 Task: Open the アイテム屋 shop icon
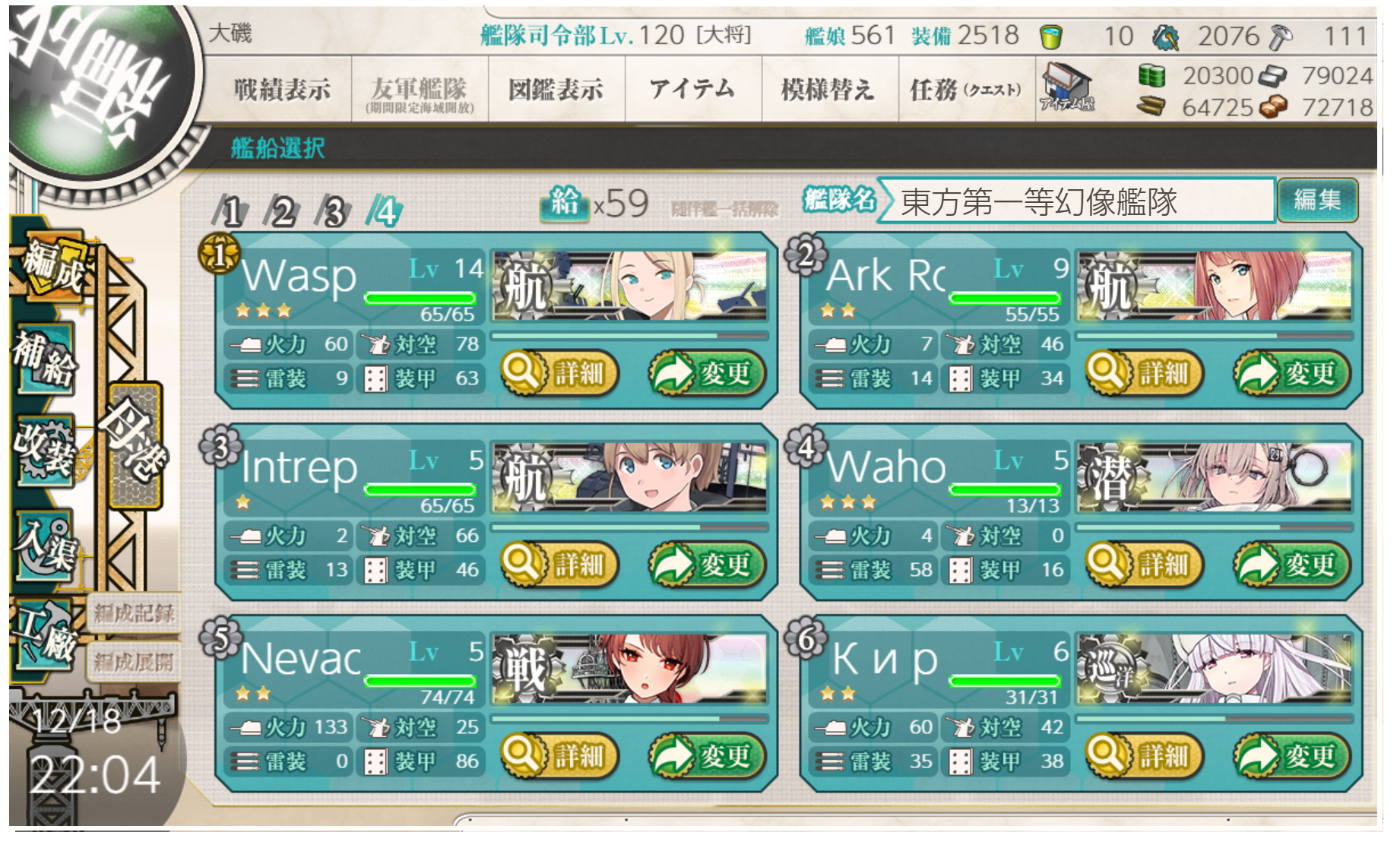pyautogui.click(x=1067, y=87)
